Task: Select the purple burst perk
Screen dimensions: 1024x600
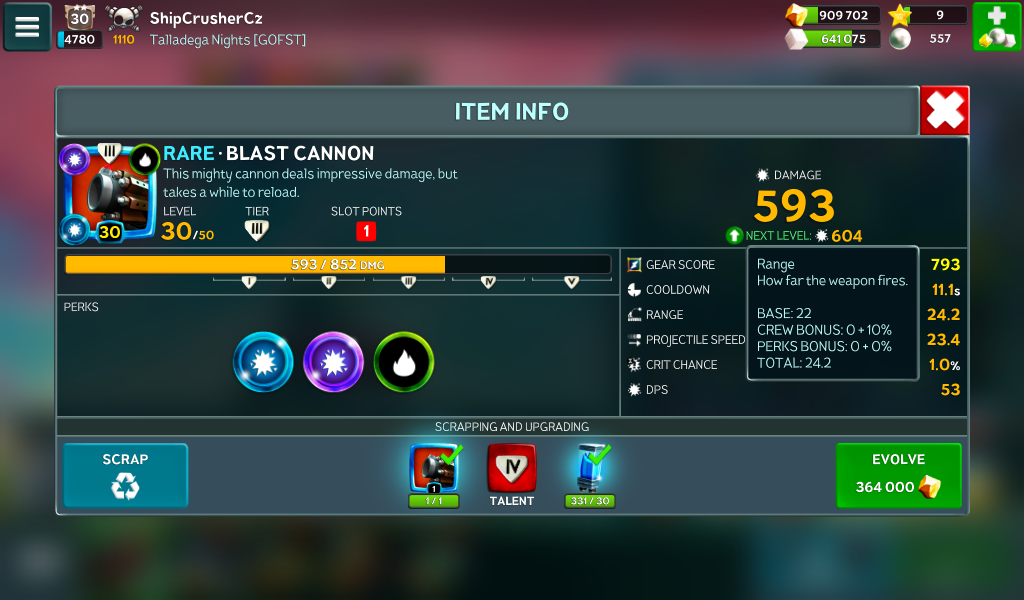Action: 333,362
